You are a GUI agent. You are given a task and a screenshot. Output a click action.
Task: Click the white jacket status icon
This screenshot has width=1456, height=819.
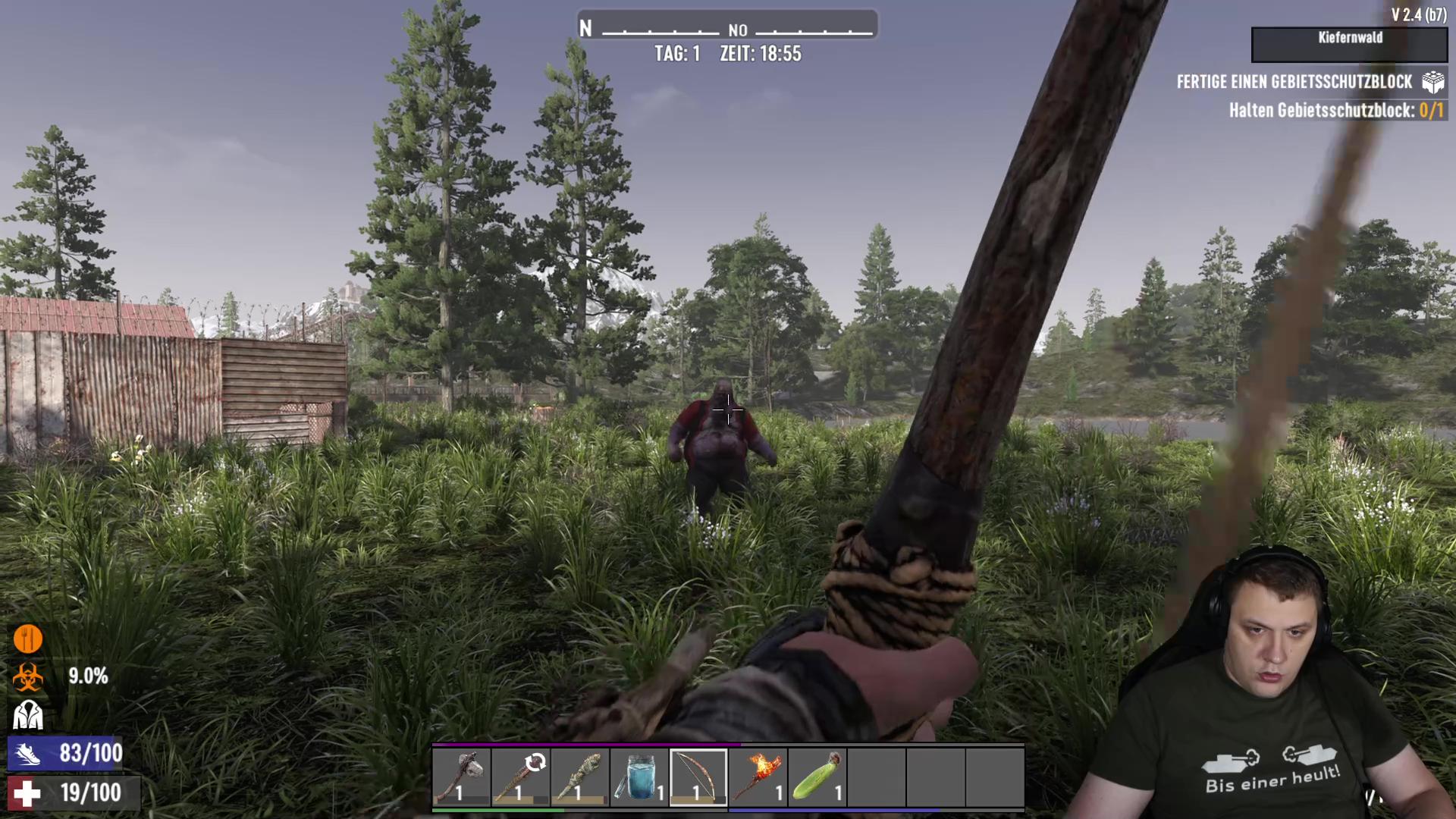coord(28,714)
